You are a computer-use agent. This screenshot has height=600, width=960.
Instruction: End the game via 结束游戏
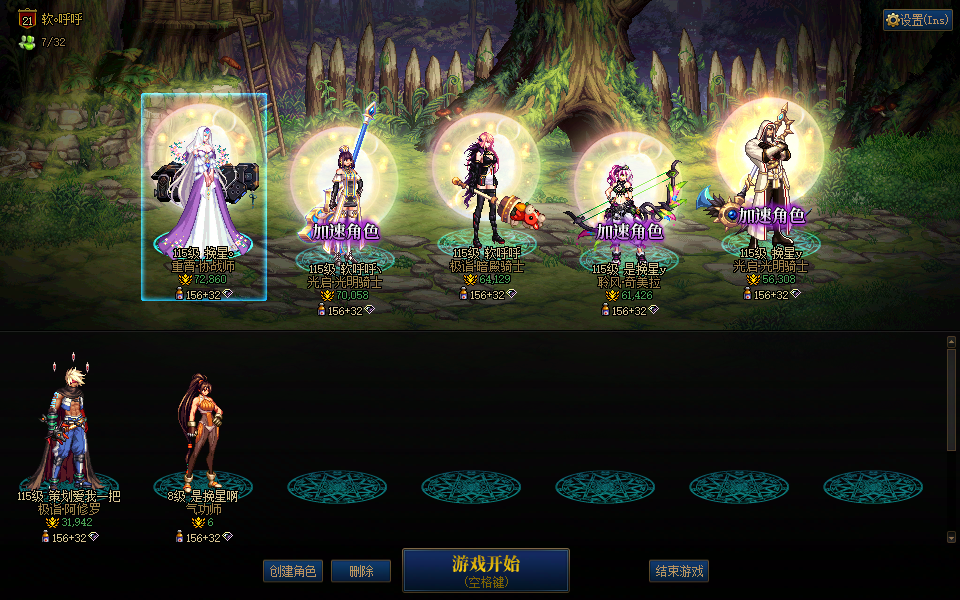679,571
